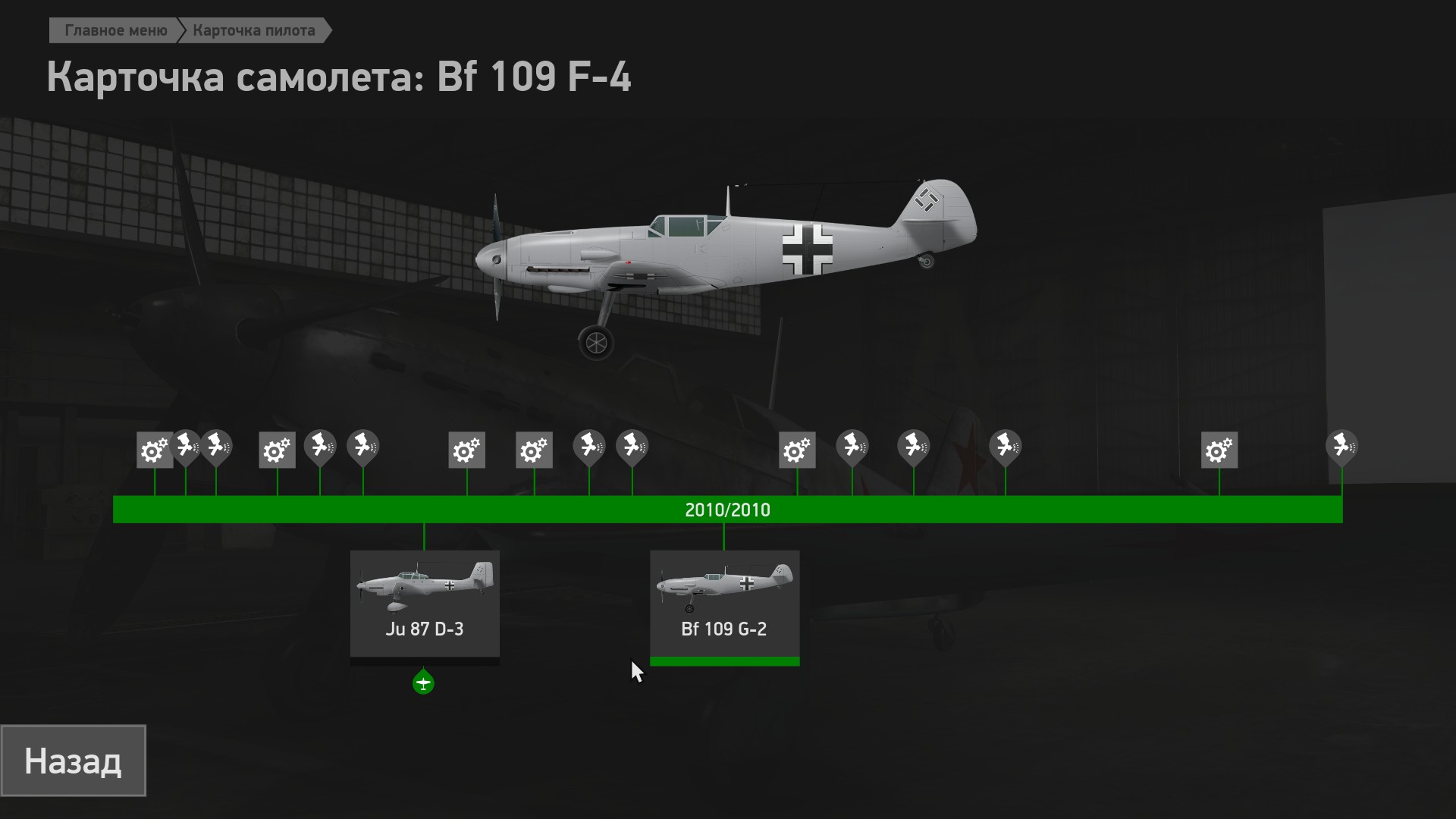
Task: Open the Главное меню breadcrumb
Action: click(x=115, y=30)
